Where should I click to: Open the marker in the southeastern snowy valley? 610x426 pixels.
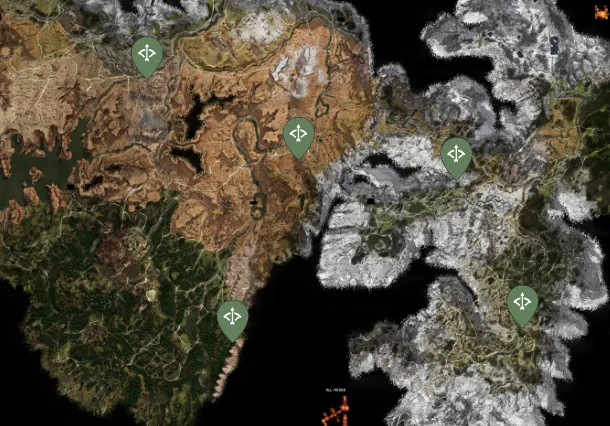pos(523,304)
